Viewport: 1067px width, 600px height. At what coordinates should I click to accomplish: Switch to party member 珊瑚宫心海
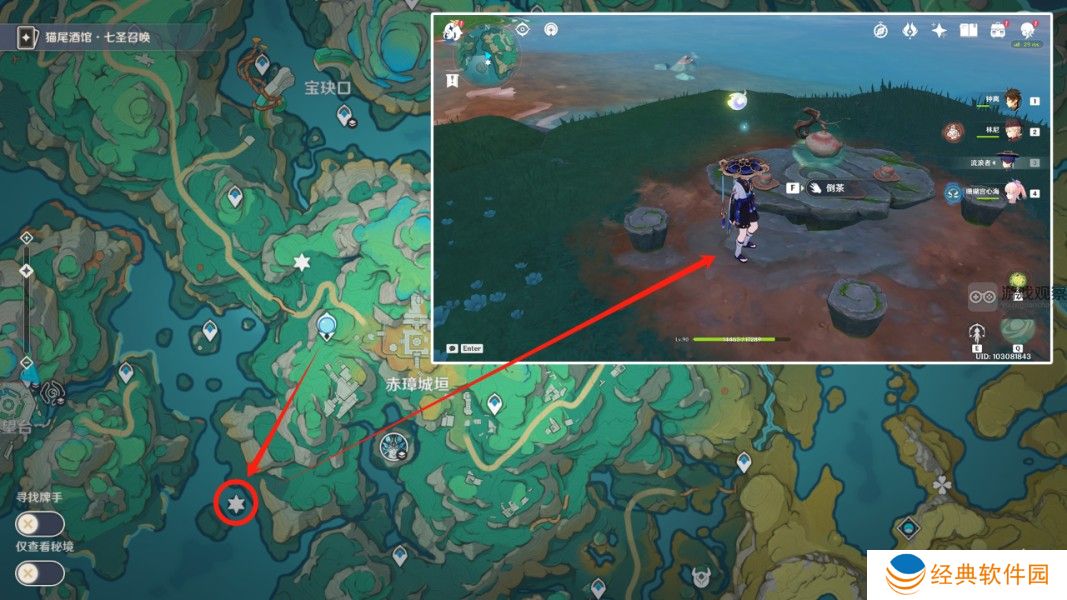tap(1010, 193)
